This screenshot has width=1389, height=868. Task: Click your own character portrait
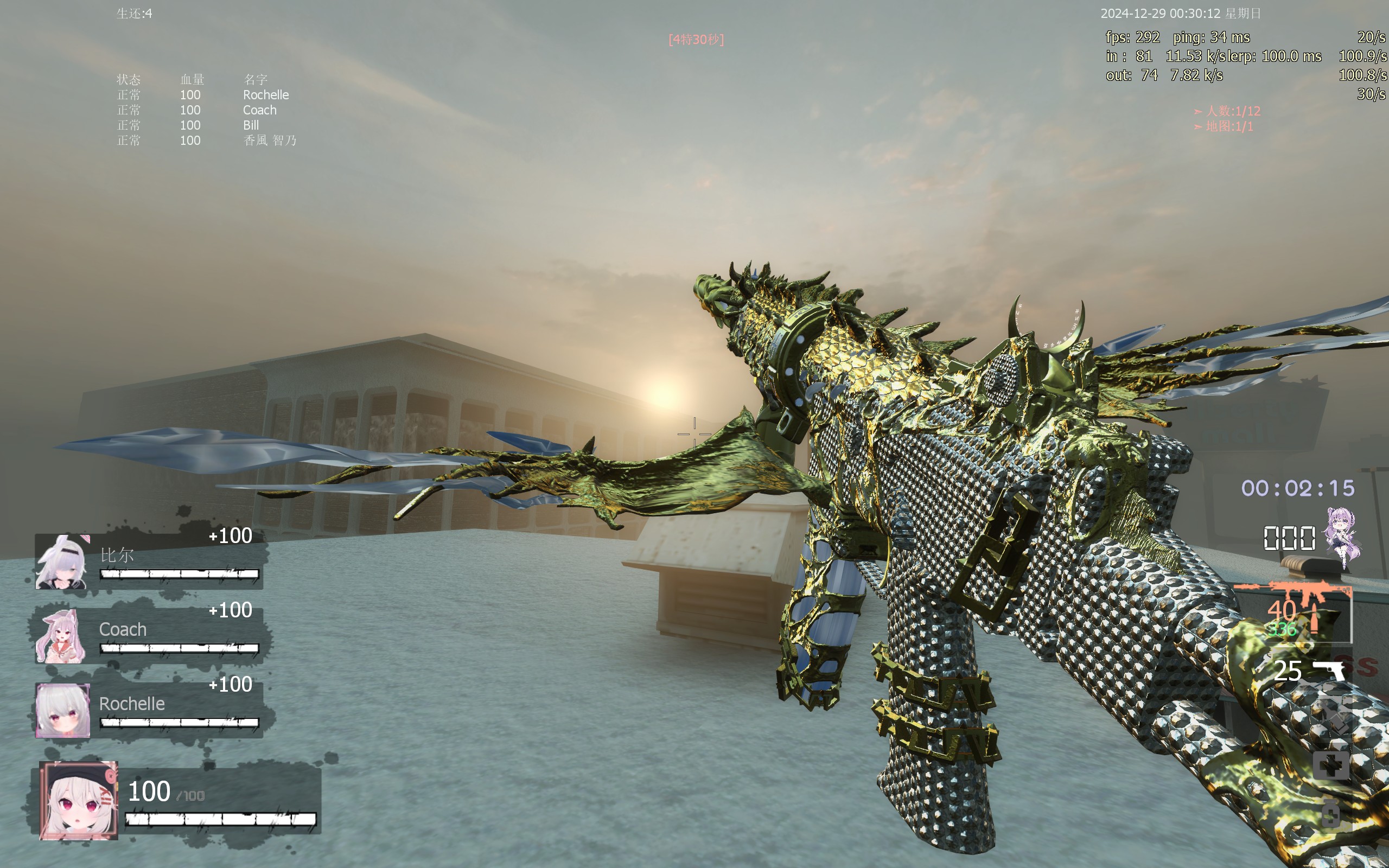79,801
